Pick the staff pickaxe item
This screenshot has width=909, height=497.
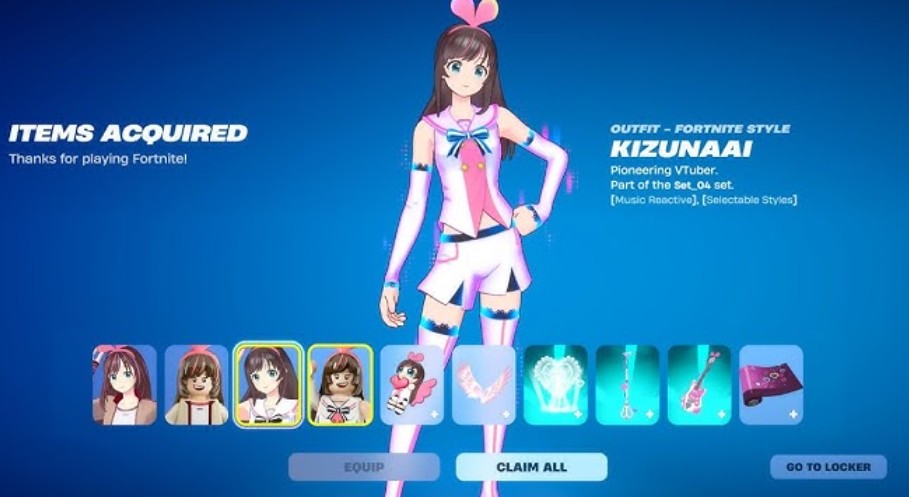628,385
